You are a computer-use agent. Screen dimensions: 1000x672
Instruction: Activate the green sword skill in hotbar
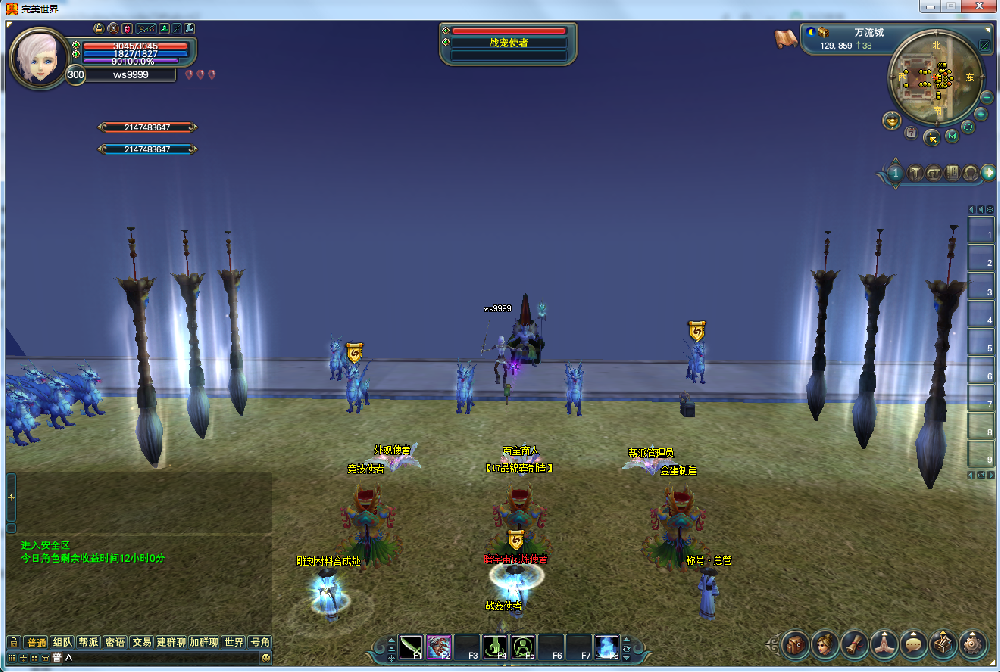pos(411,648)
